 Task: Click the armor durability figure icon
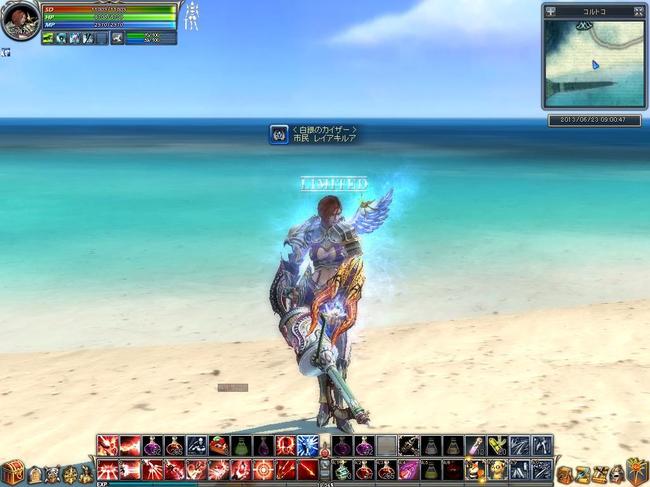pos(189,16)
